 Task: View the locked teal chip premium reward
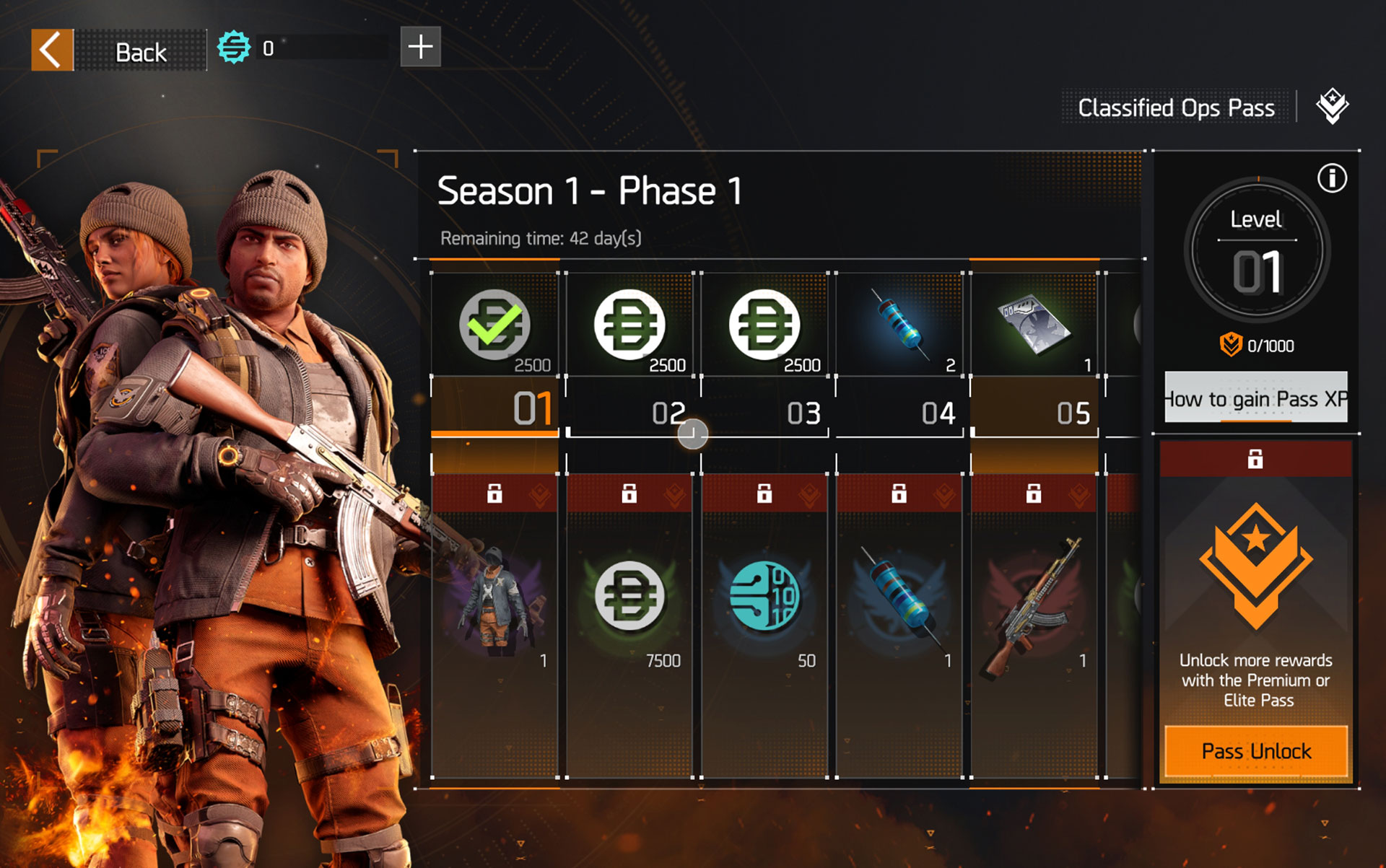764,599
